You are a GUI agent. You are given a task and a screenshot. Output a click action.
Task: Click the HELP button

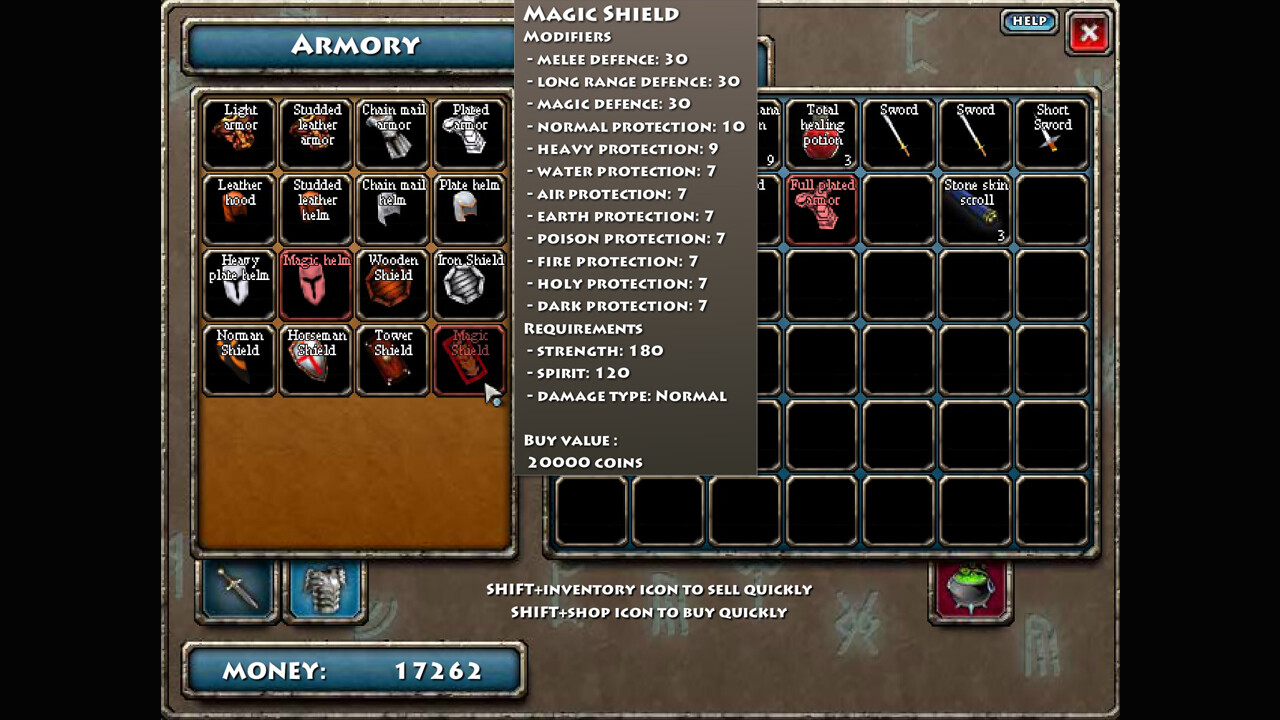(x=1029, y=21)
